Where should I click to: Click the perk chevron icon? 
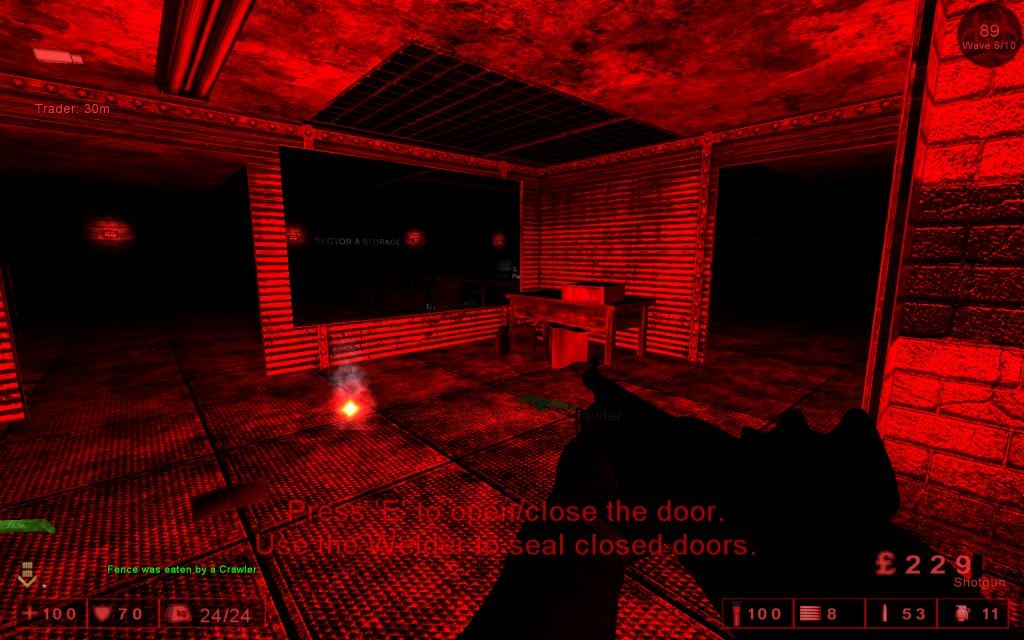(27, 574)
